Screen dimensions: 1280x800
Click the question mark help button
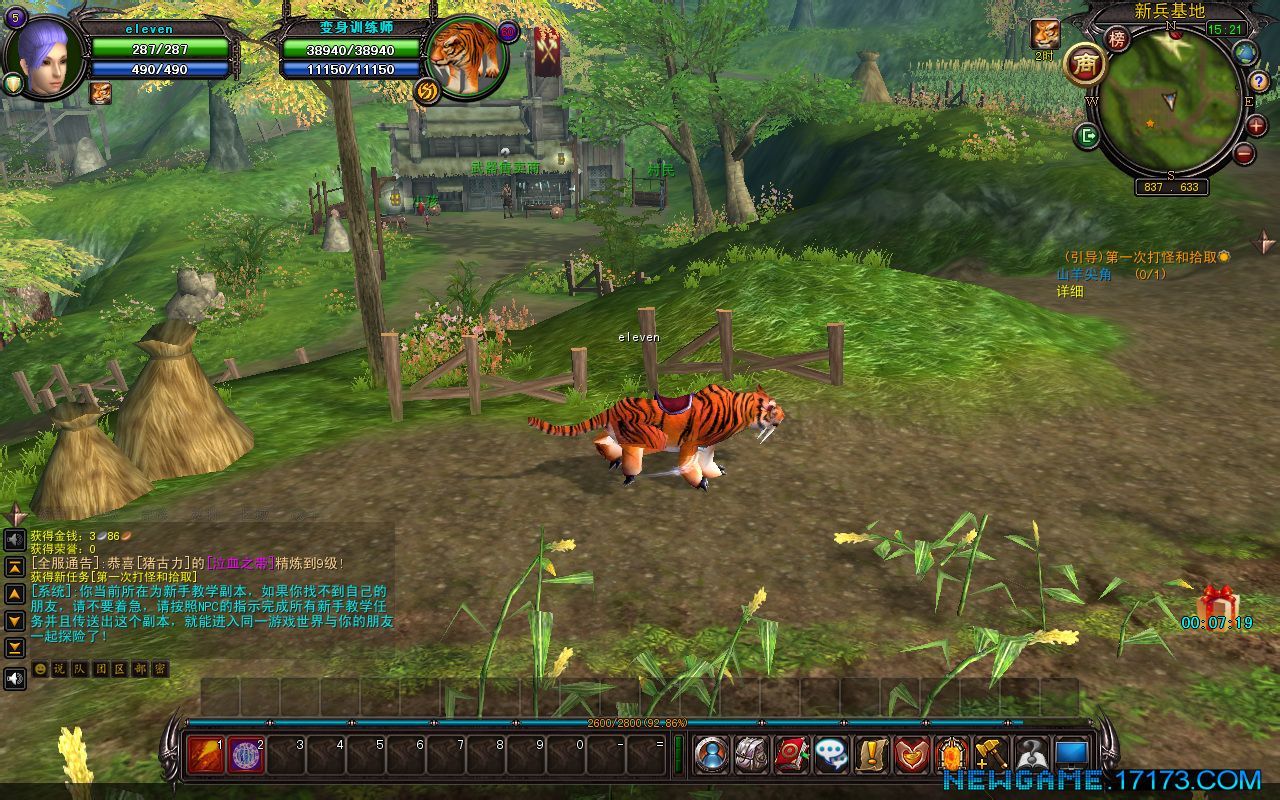1259,82
